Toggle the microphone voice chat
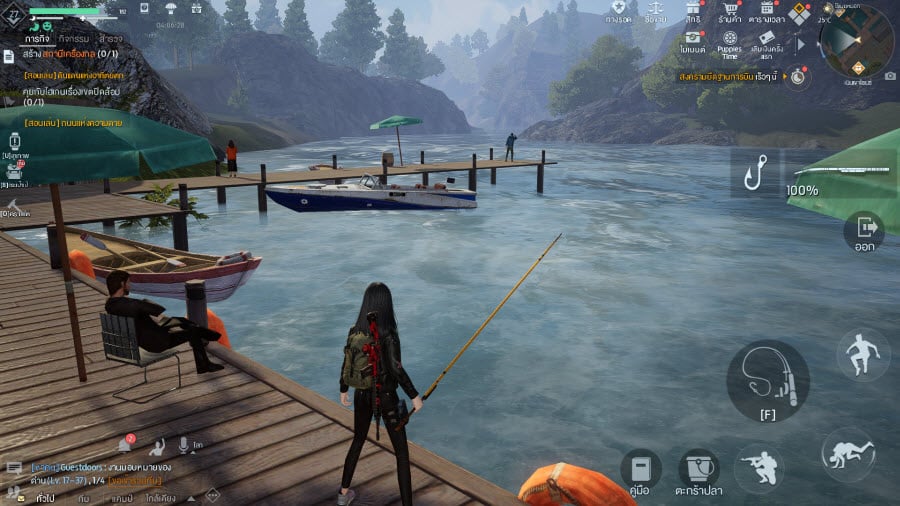900x506 pixels. (184, 445)
